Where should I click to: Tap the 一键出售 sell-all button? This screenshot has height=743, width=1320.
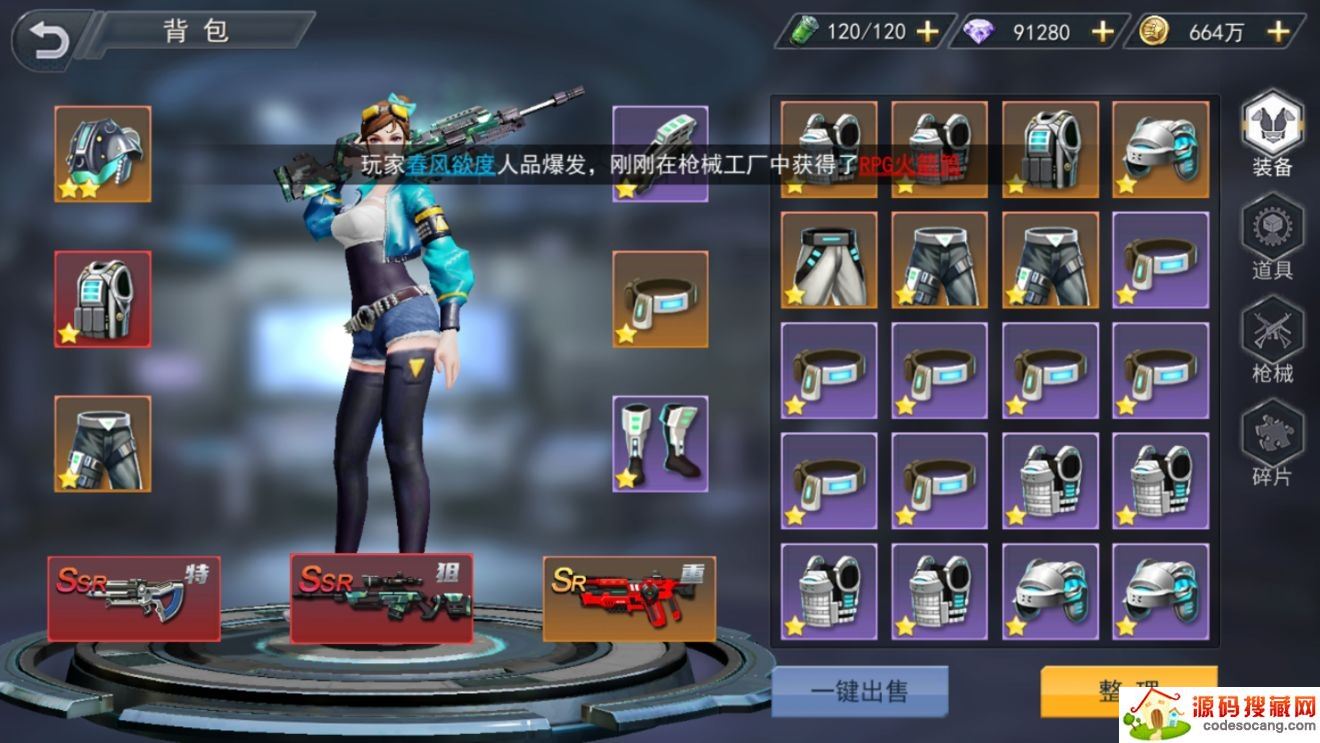point(859,691)
